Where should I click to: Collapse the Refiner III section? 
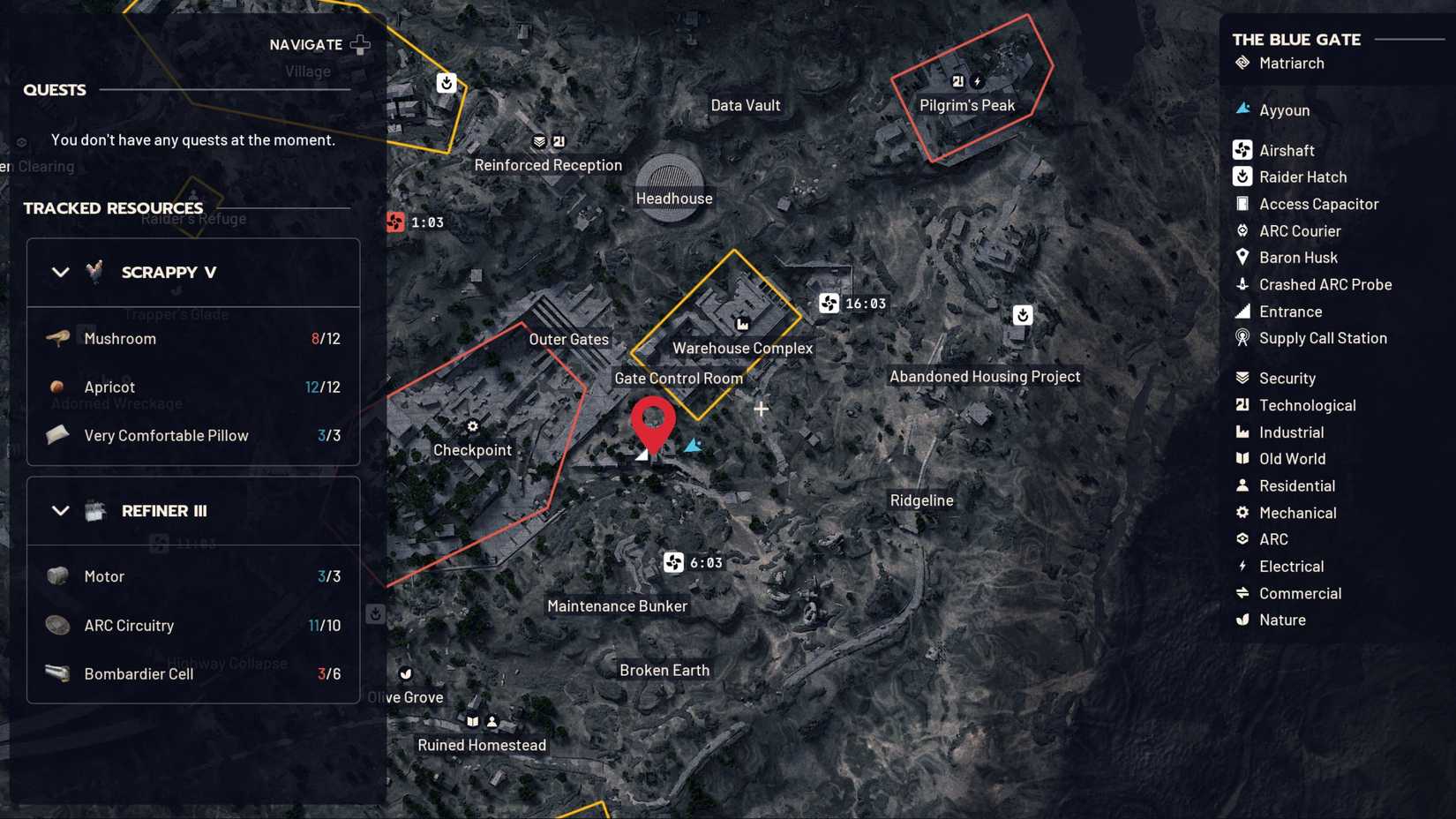pyautogui.click(x=61, y=510)
